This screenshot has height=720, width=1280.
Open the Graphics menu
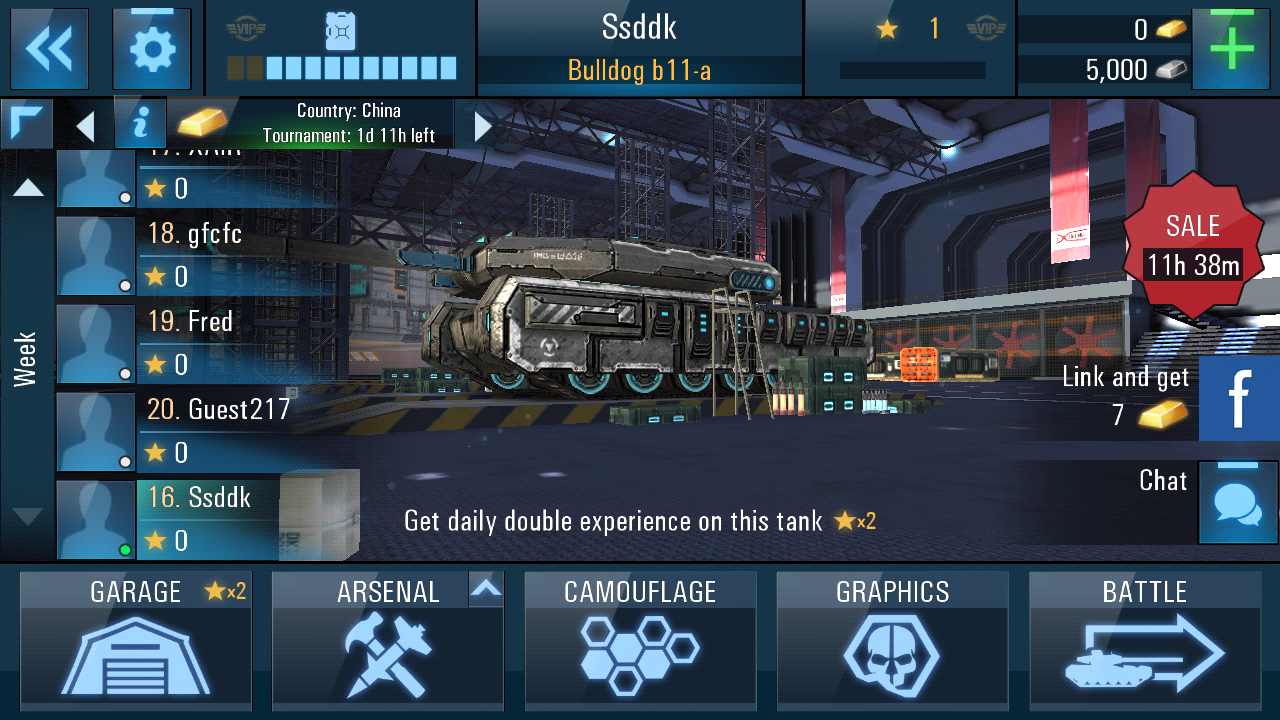[892, 640]
